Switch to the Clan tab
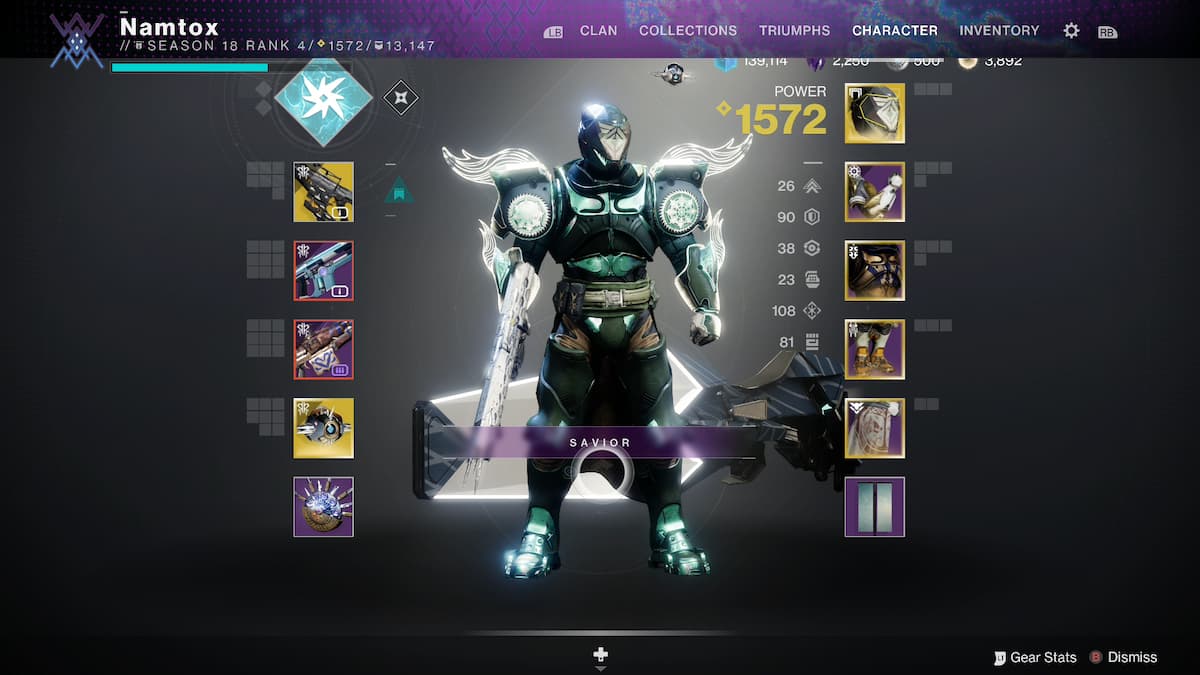The image size is (1200, 675). (598, 31)
